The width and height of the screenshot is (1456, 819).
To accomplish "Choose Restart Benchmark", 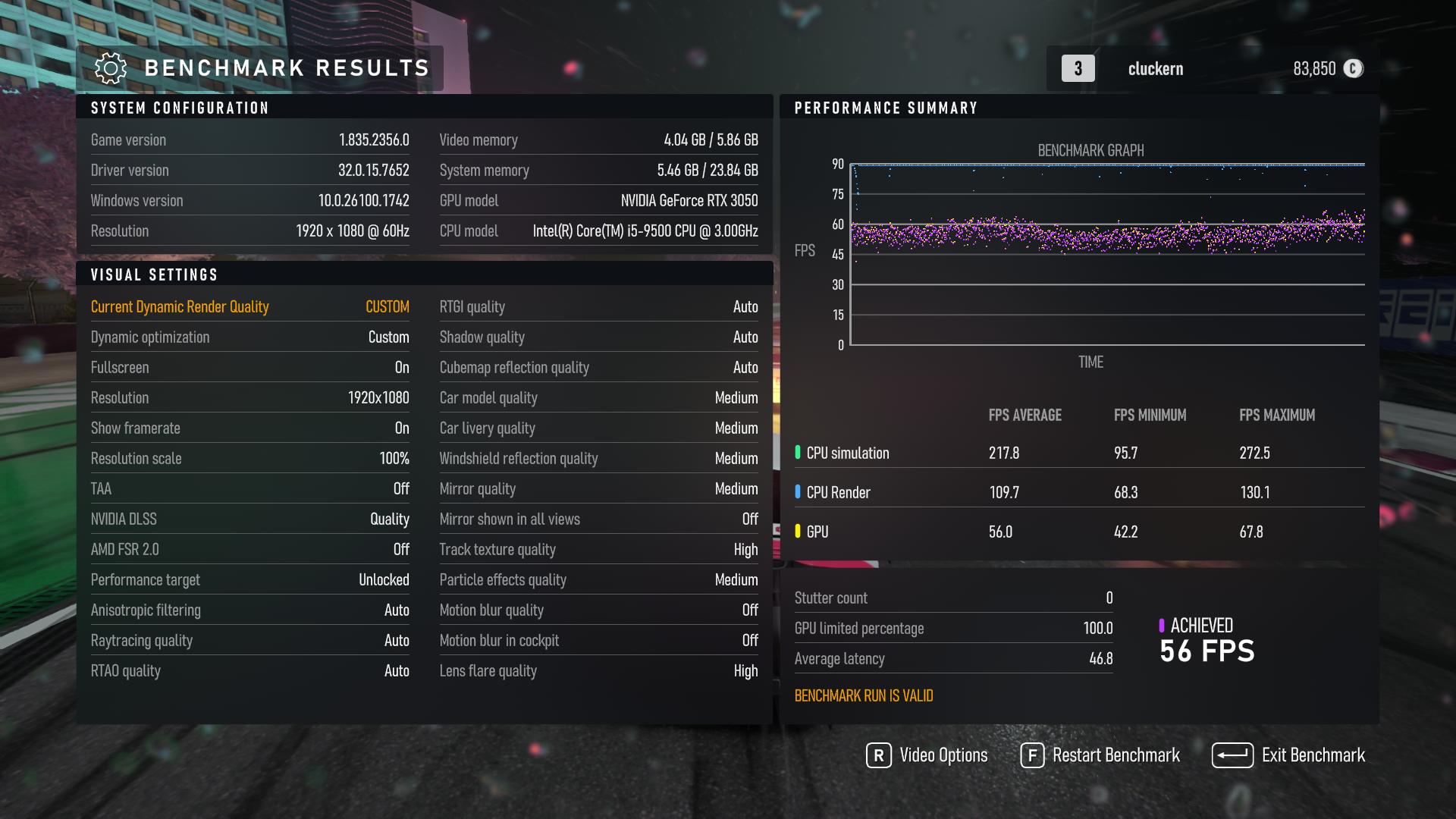I will pos(1100,755).
